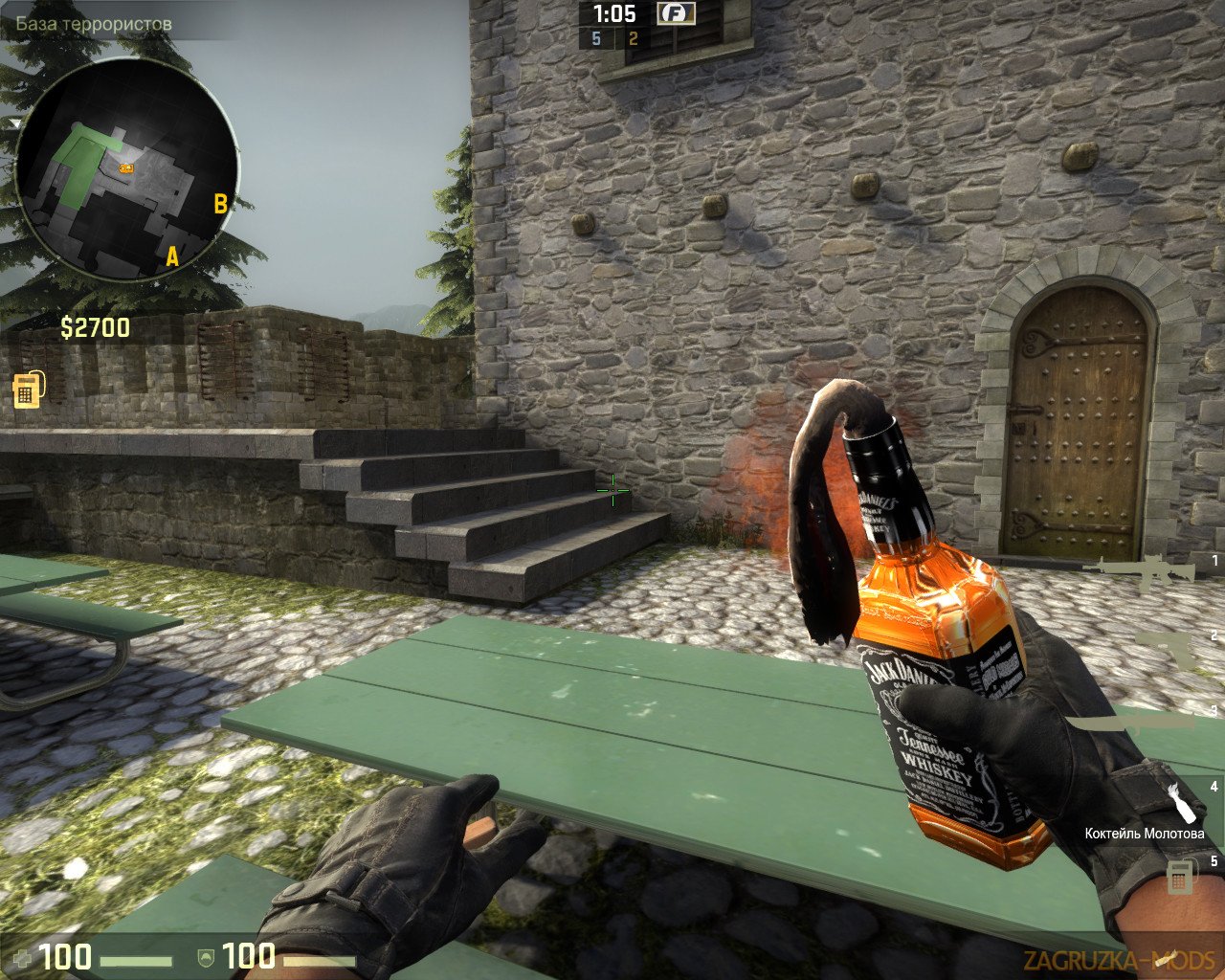The width and height of the screenshot is (1225, 980).
Task: Click the $2700 money display
Action: 95,328
